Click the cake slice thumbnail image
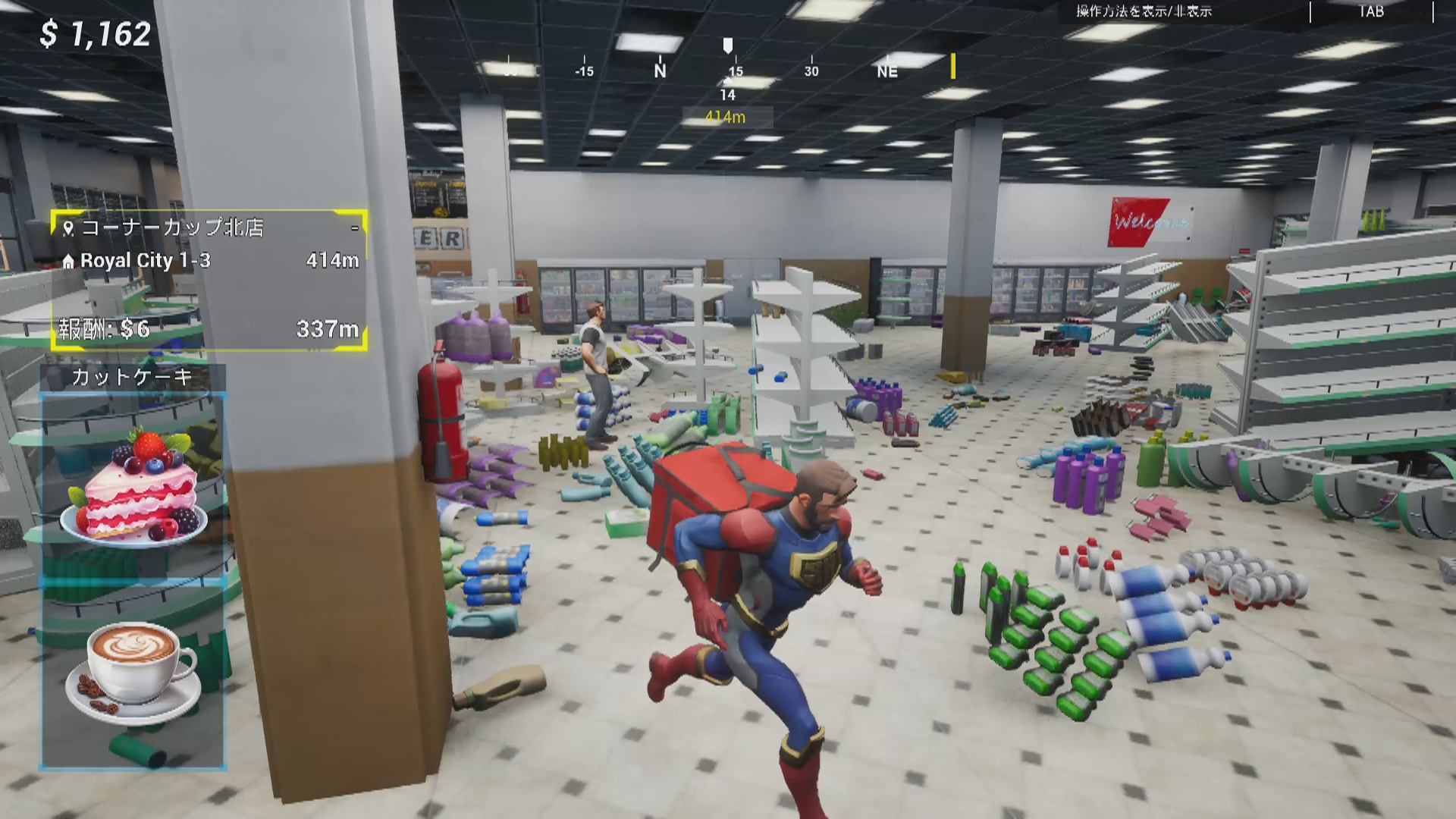The width and height of the screenshot is (1456, 819). (133, 485)
